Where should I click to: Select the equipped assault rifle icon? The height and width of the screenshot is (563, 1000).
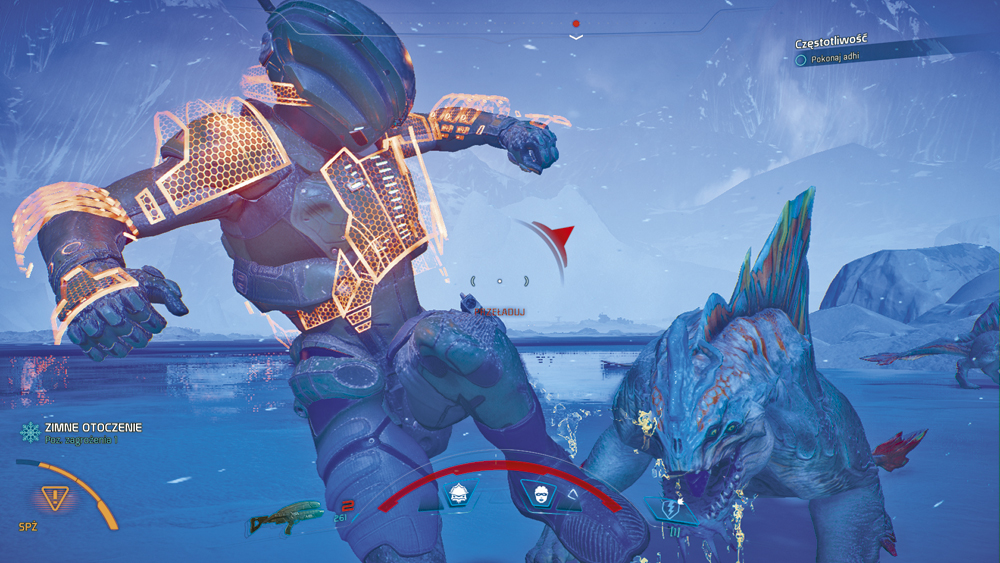pos(286,519)
